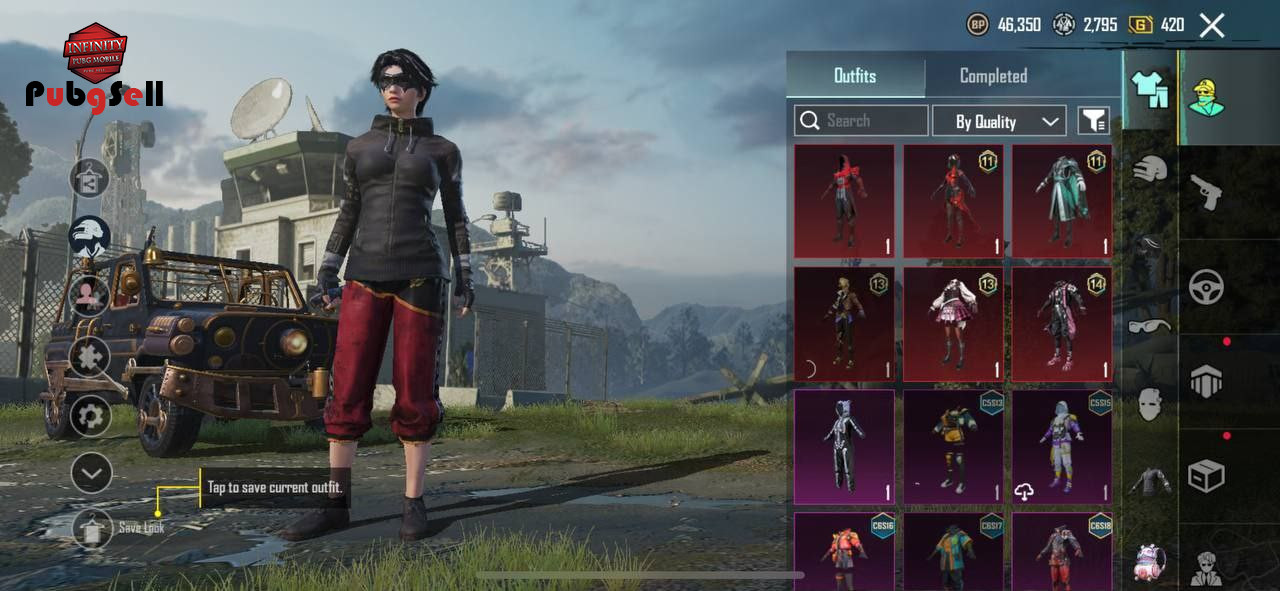Open the outfit filter options
Image resolution: width=1280 pixels, height=591 pixels.
[1094, 121]
